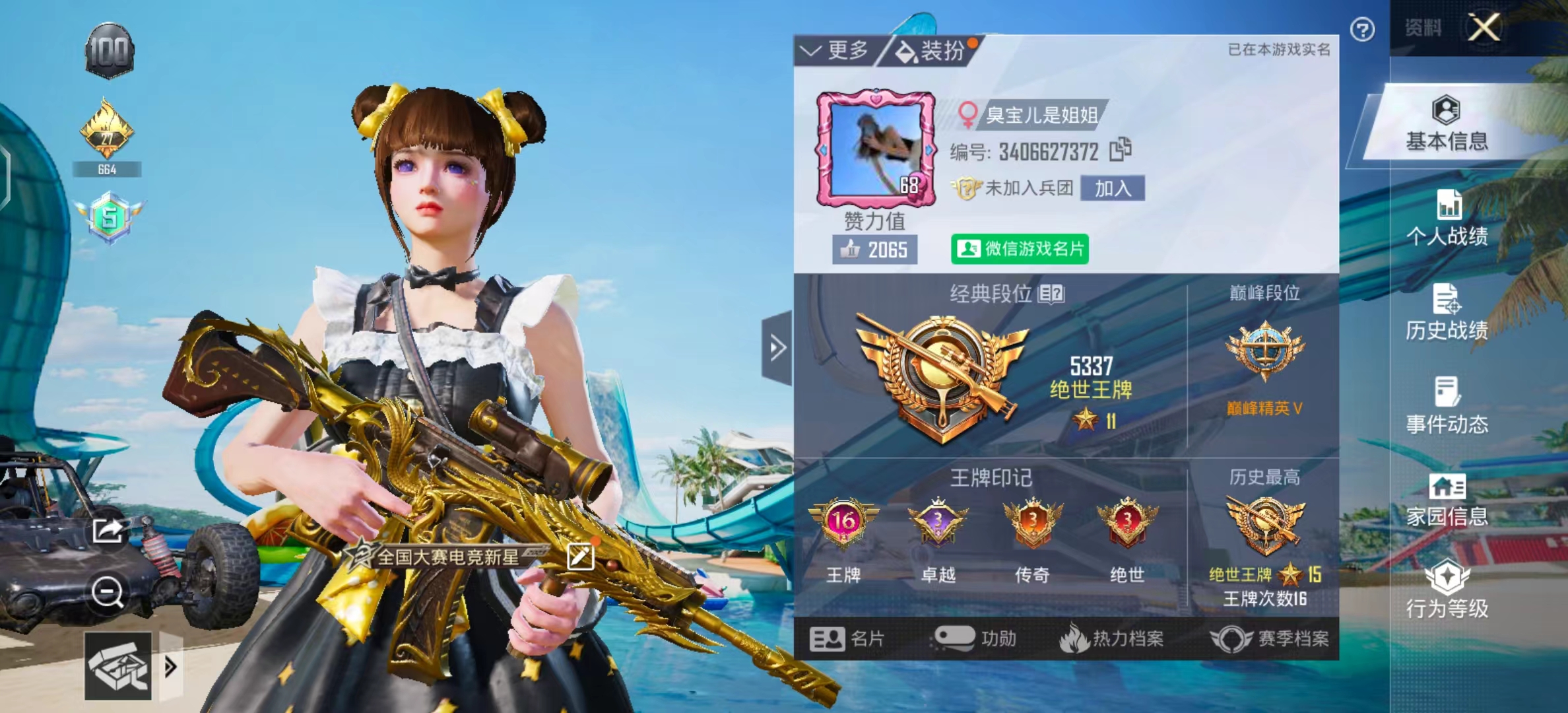Screen dimensions: 1568x713
Task: Open the 基本信息 tab
Action: (1447, 125)
